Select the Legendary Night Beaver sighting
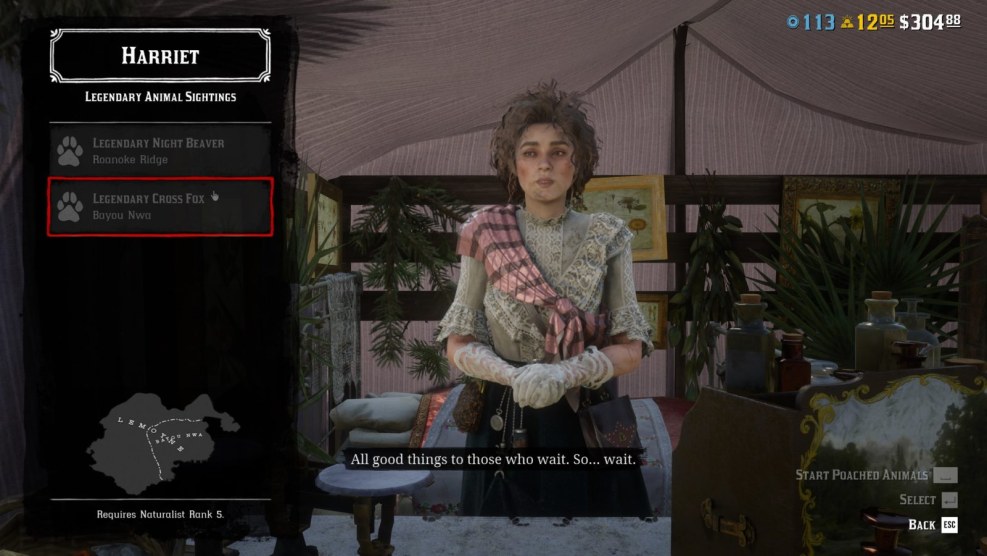987x556 pixels. pos(160,151)
